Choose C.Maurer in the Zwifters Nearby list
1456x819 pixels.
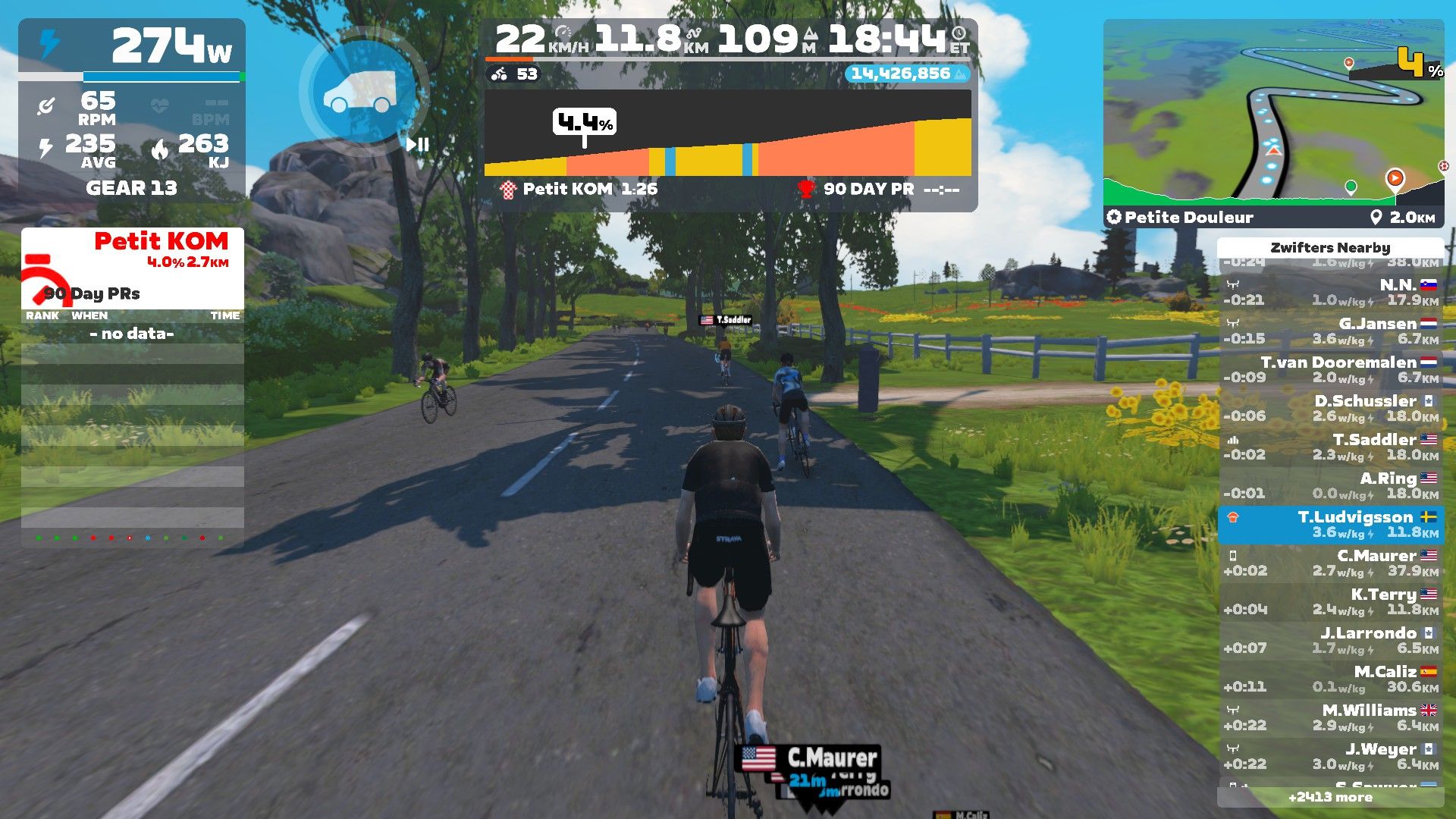pyautogui.click(x=1331, y=563)
